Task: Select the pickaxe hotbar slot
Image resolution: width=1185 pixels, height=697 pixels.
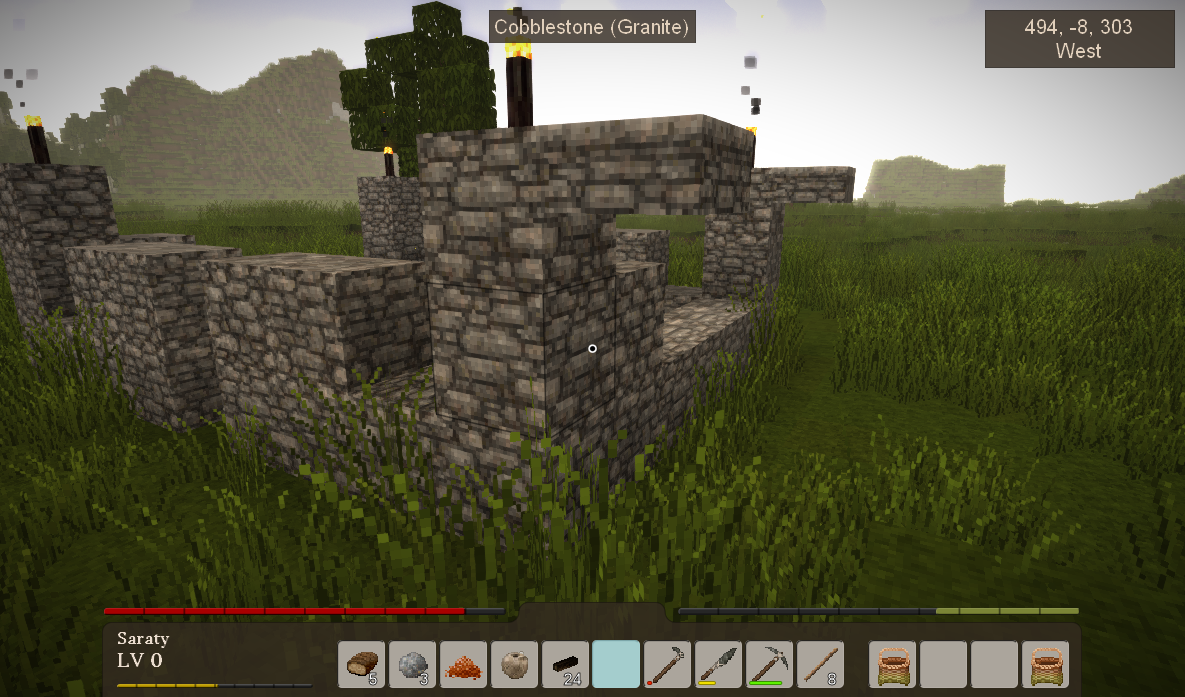Action: click(x=769, y=664)
